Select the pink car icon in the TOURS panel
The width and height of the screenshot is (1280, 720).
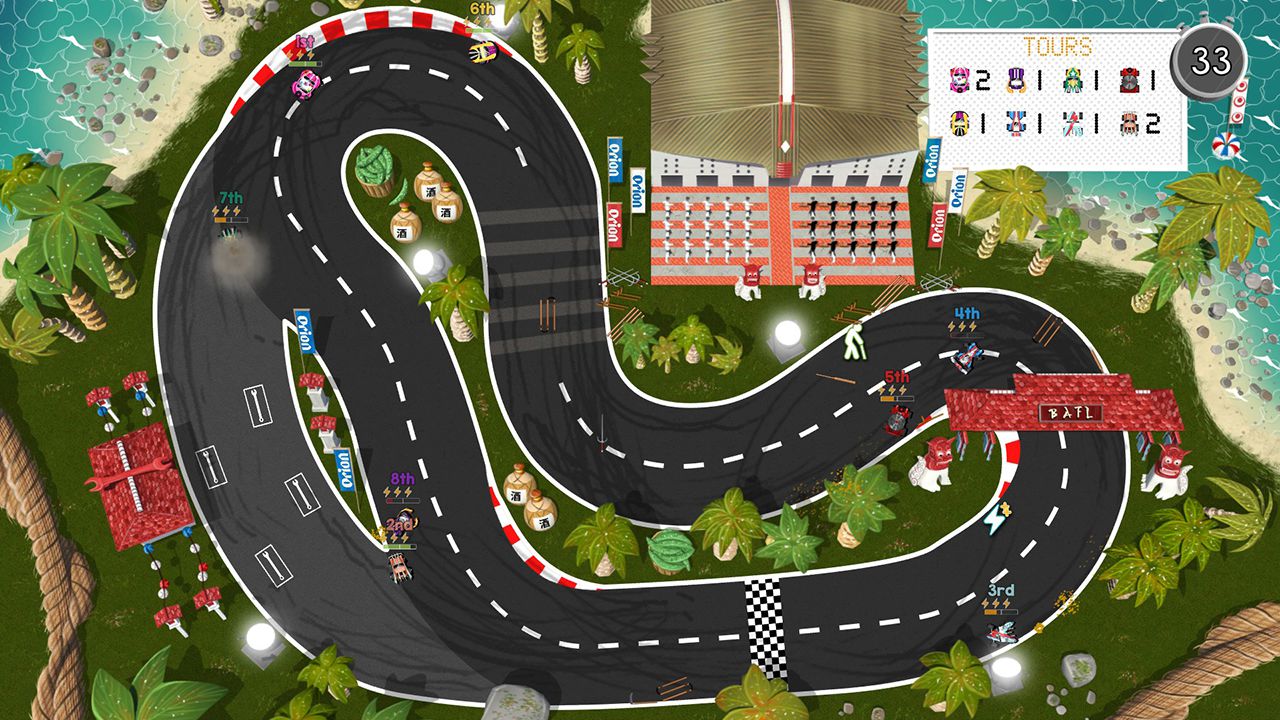(x=958, y=80)
